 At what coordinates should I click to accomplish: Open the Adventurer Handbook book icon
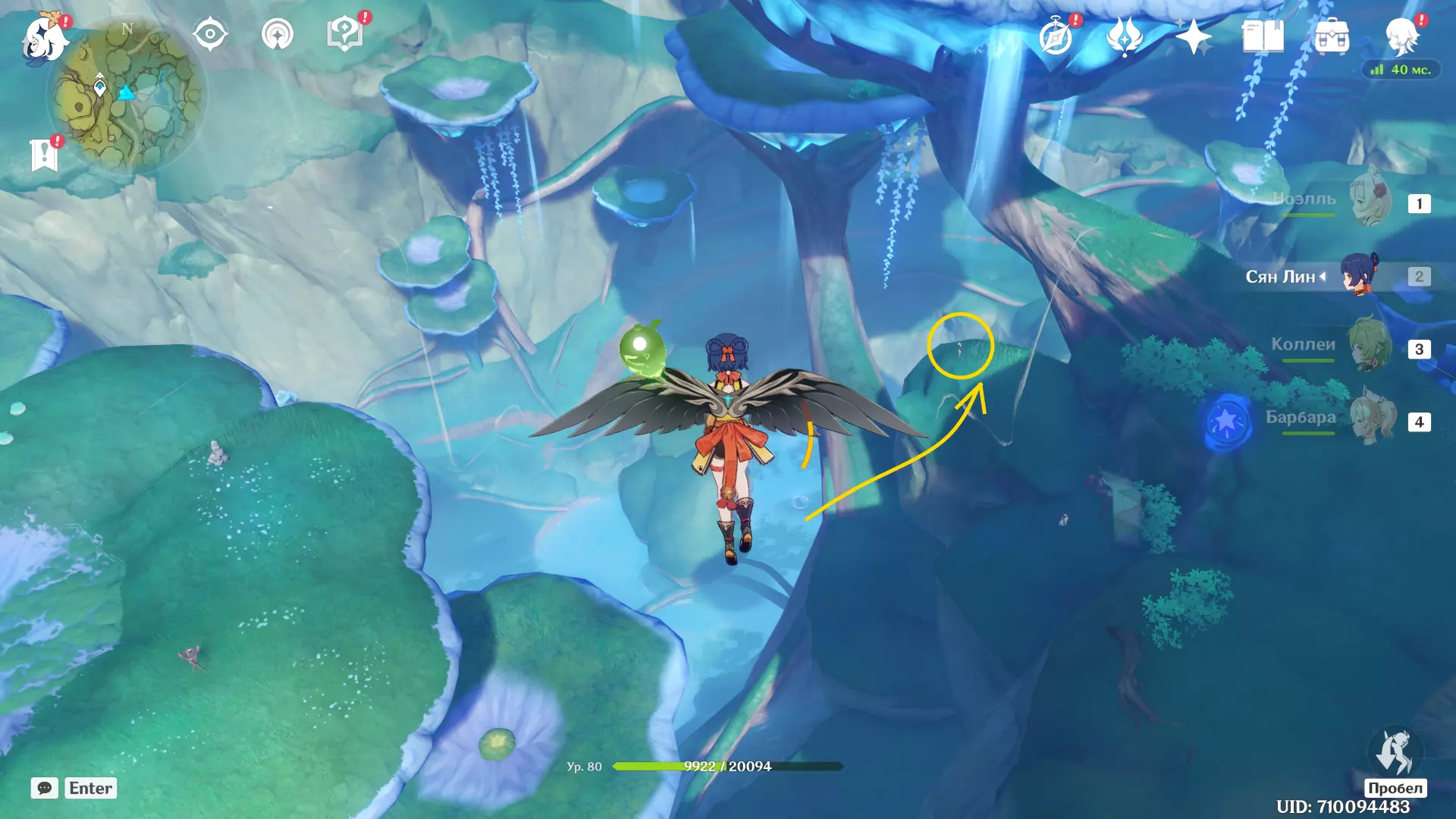click(x=1263, y=36)
